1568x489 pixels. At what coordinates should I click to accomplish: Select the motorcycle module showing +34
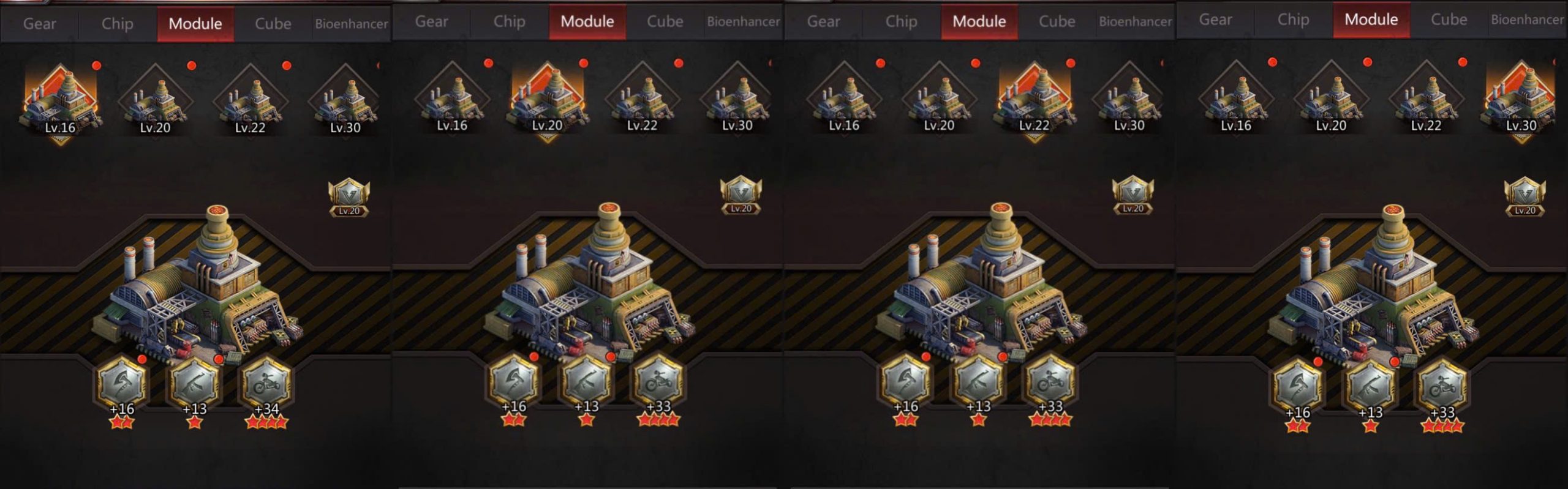(266, 386)
